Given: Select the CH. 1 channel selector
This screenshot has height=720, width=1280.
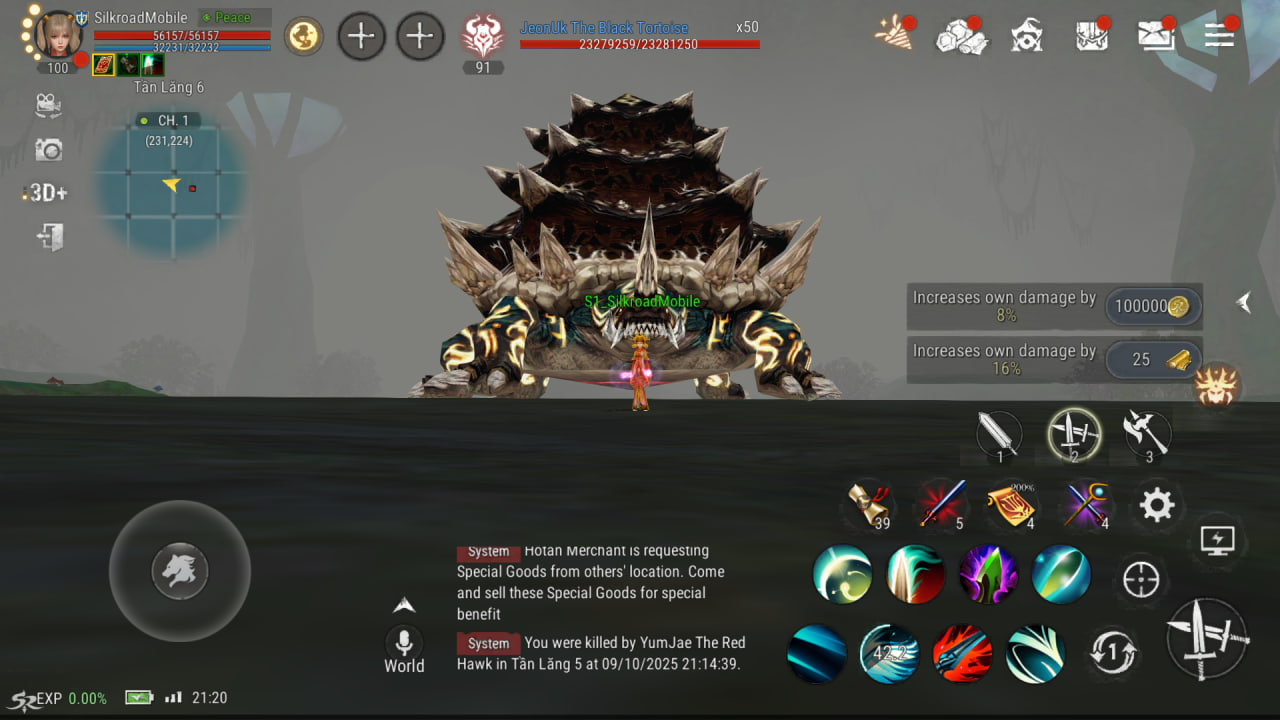Looking at the screenshot, I should [x=170, y=121].
